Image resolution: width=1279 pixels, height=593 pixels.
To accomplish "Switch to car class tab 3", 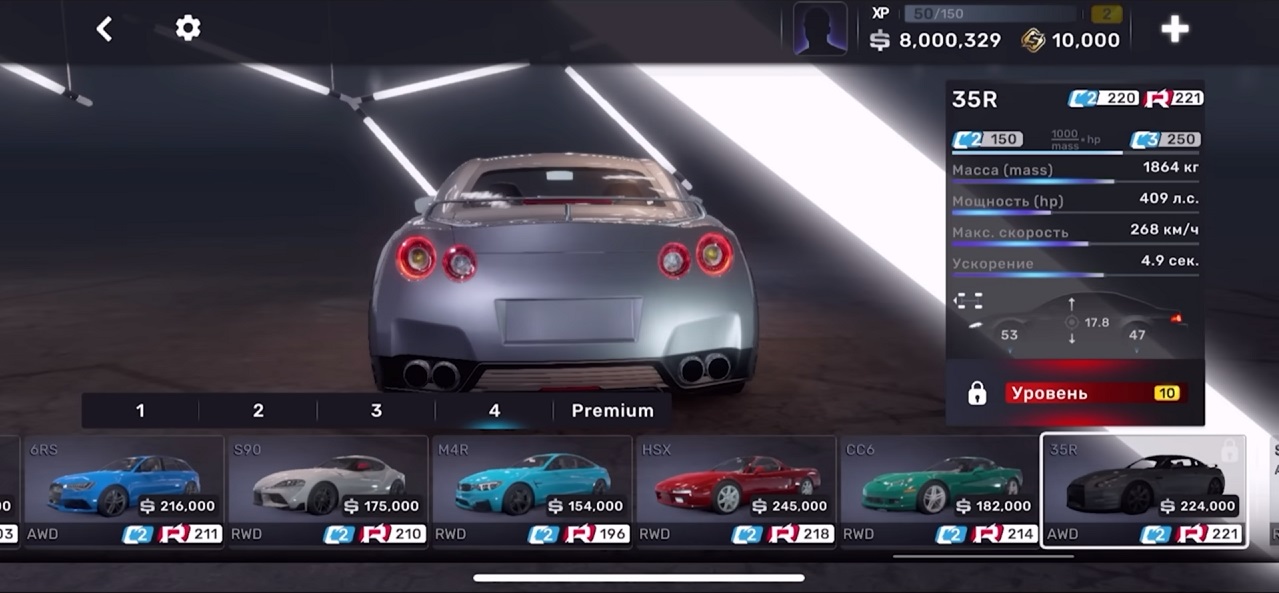I will click(x=376, y=411).
